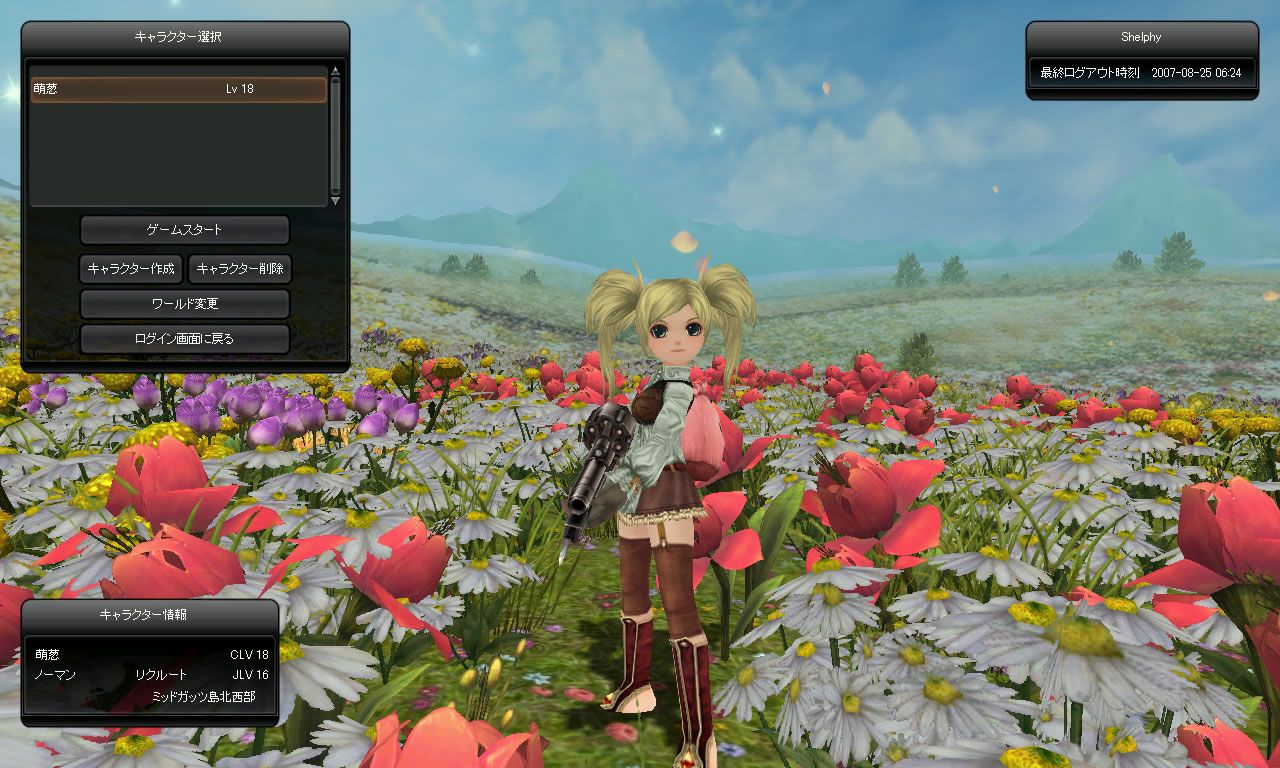Select the Lv 18 character row
Viewport: 1280px width, 768px height.
tap(179, 89)
